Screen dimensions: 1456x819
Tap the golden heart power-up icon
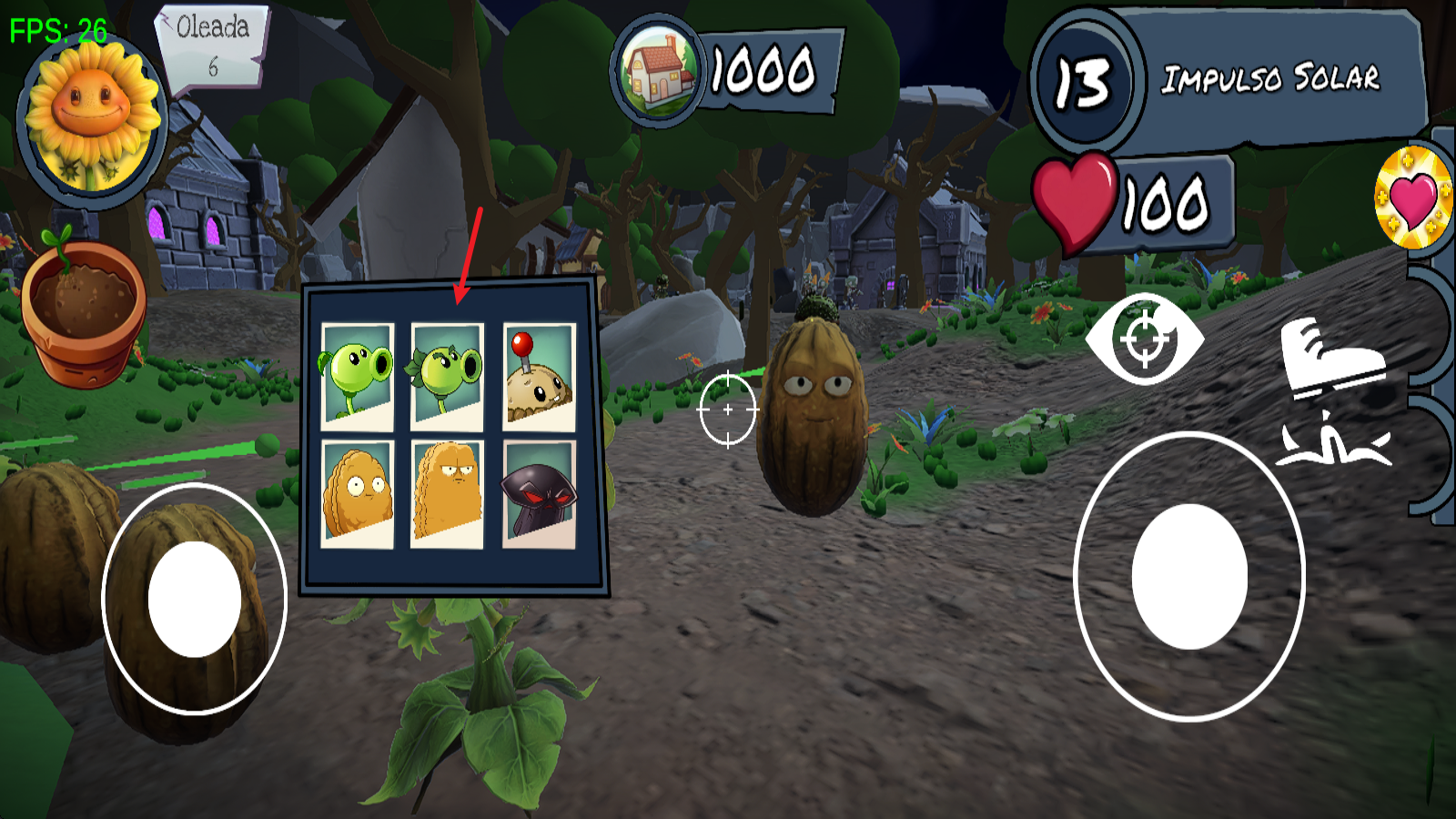coord(1410,196)
